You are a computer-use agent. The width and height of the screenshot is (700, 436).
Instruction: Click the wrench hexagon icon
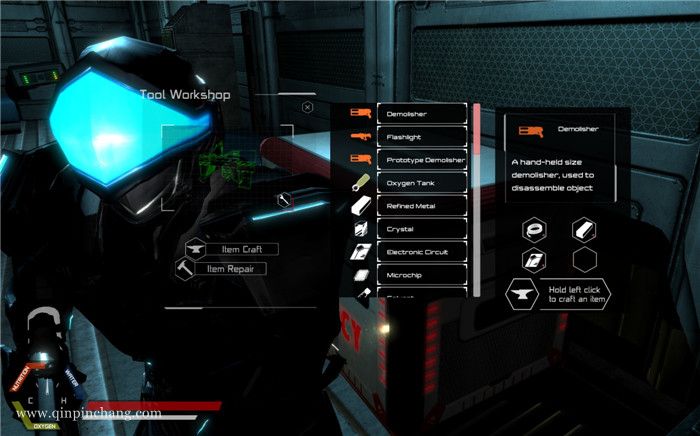285,200
